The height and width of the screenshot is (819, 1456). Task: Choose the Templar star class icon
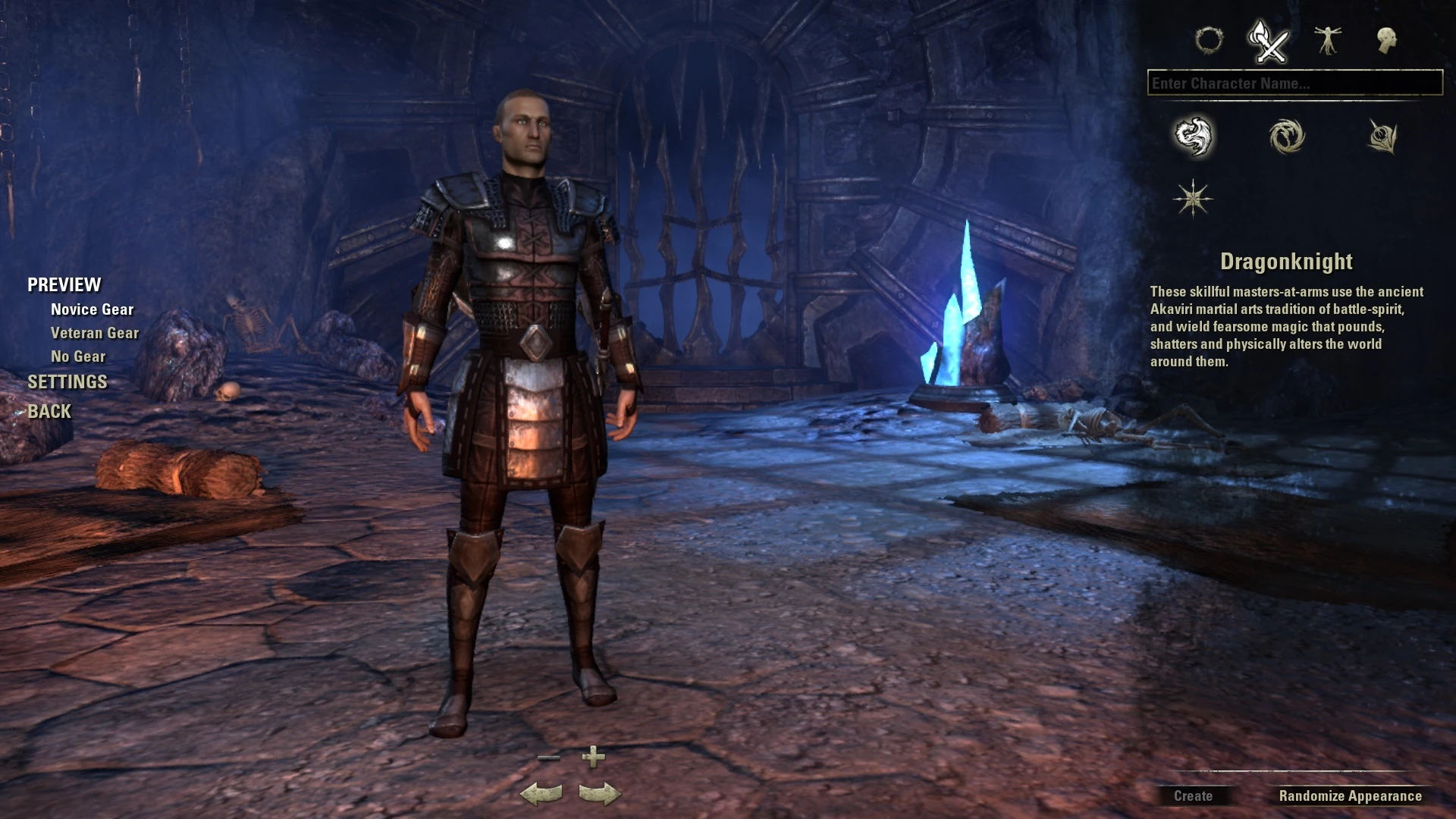click(x=1193, y=198)
